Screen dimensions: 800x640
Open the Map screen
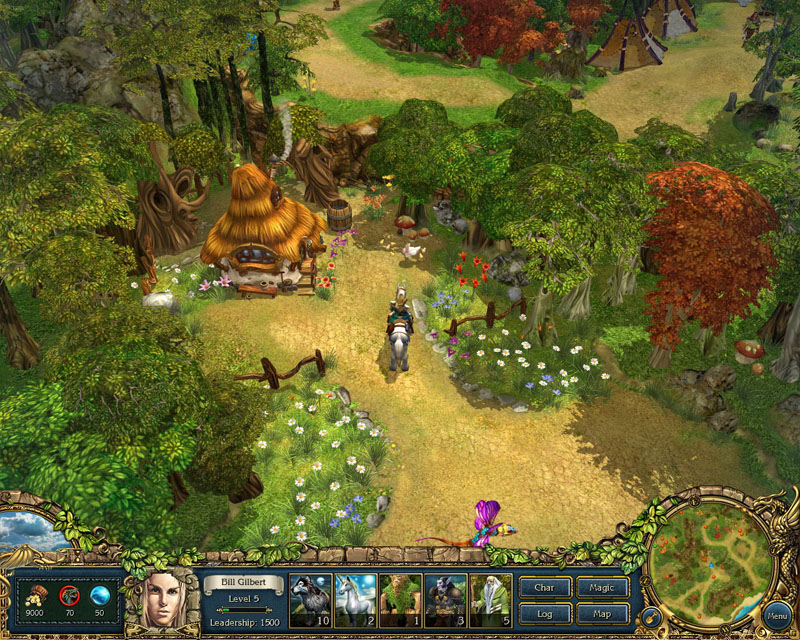pyautogui.click(x=603, y=613)
